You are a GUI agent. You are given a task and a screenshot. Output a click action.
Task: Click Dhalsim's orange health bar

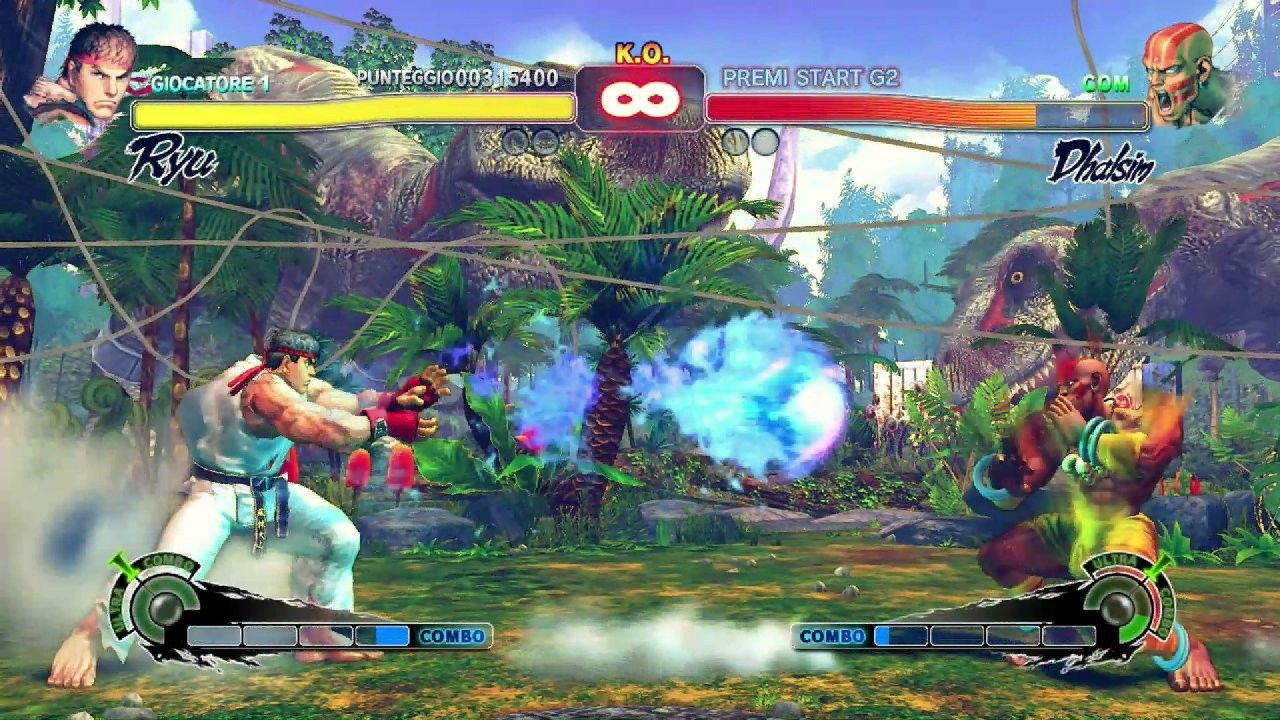(x=870, y=105)
